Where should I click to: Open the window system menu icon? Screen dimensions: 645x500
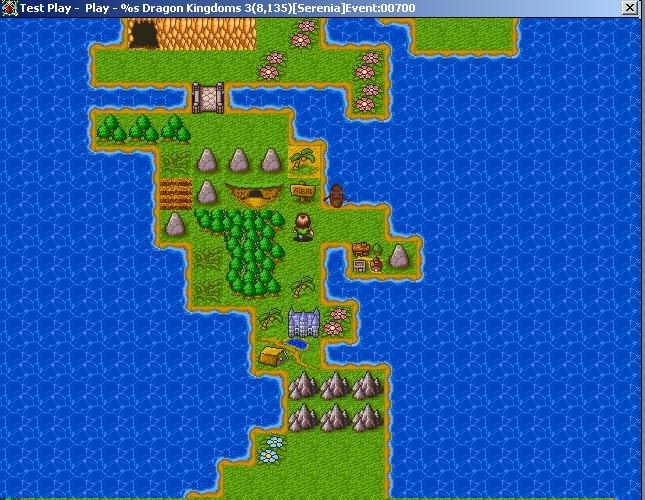[9, 8]
